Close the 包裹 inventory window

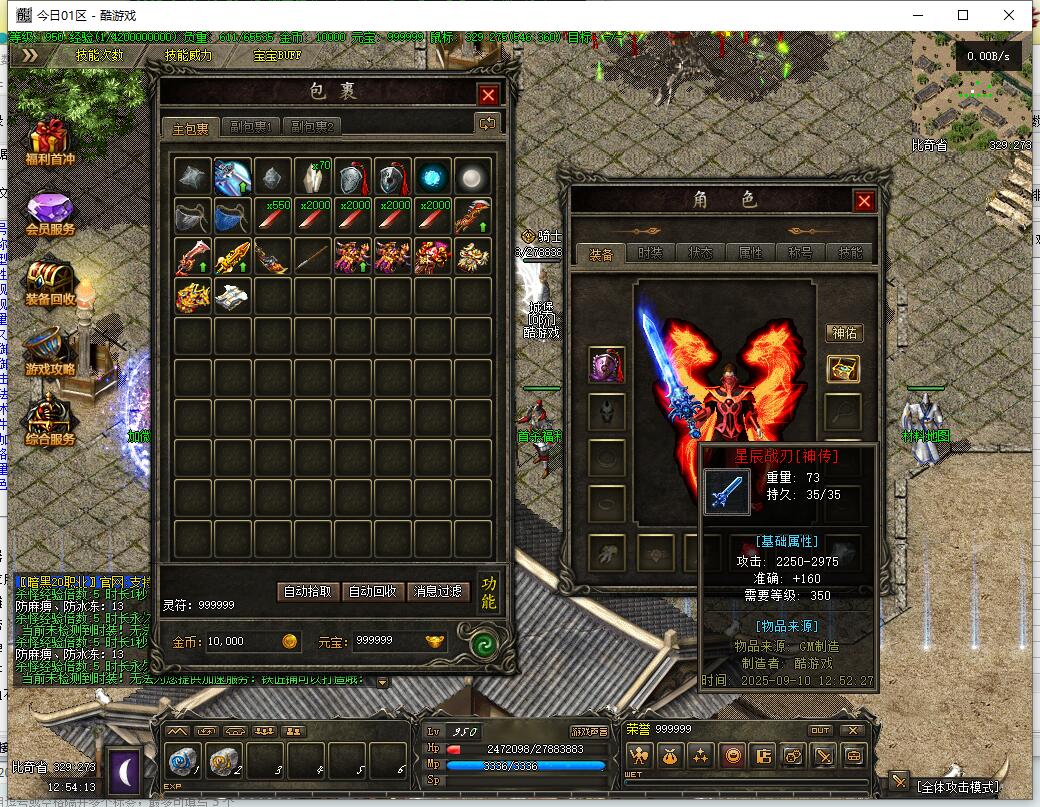488,95
